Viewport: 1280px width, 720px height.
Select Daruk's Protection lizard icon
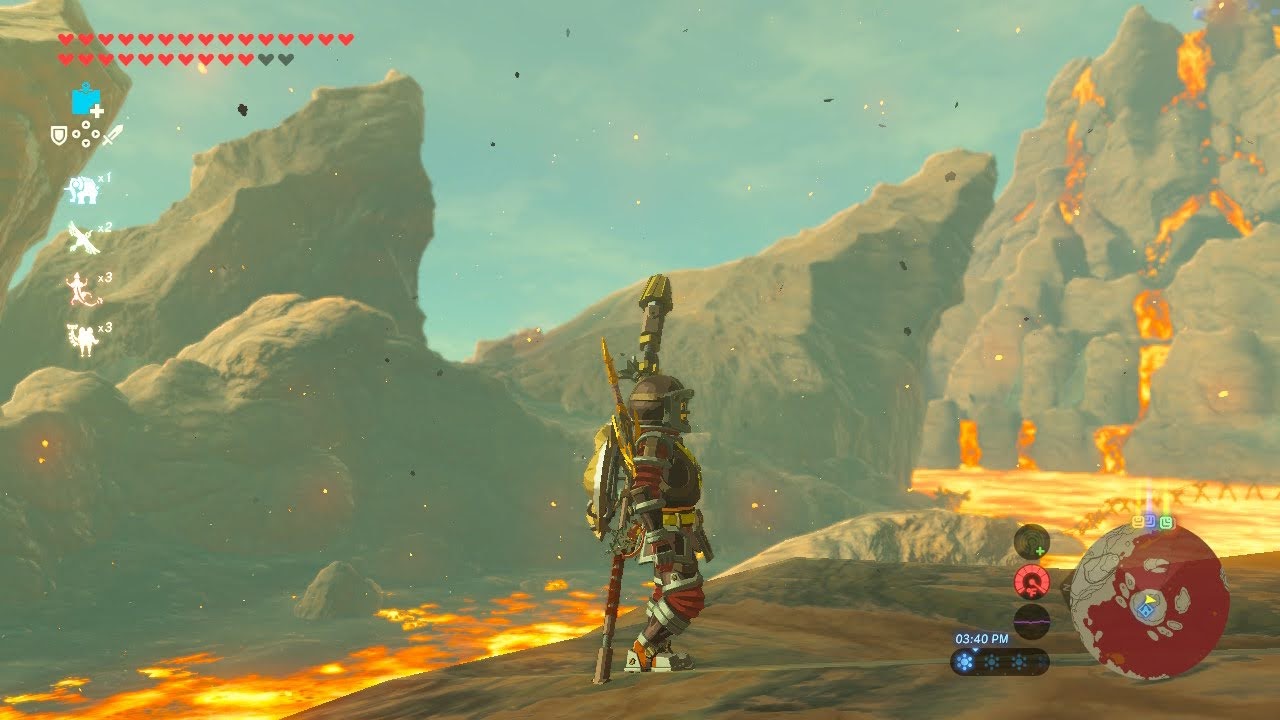coord(80,290)
